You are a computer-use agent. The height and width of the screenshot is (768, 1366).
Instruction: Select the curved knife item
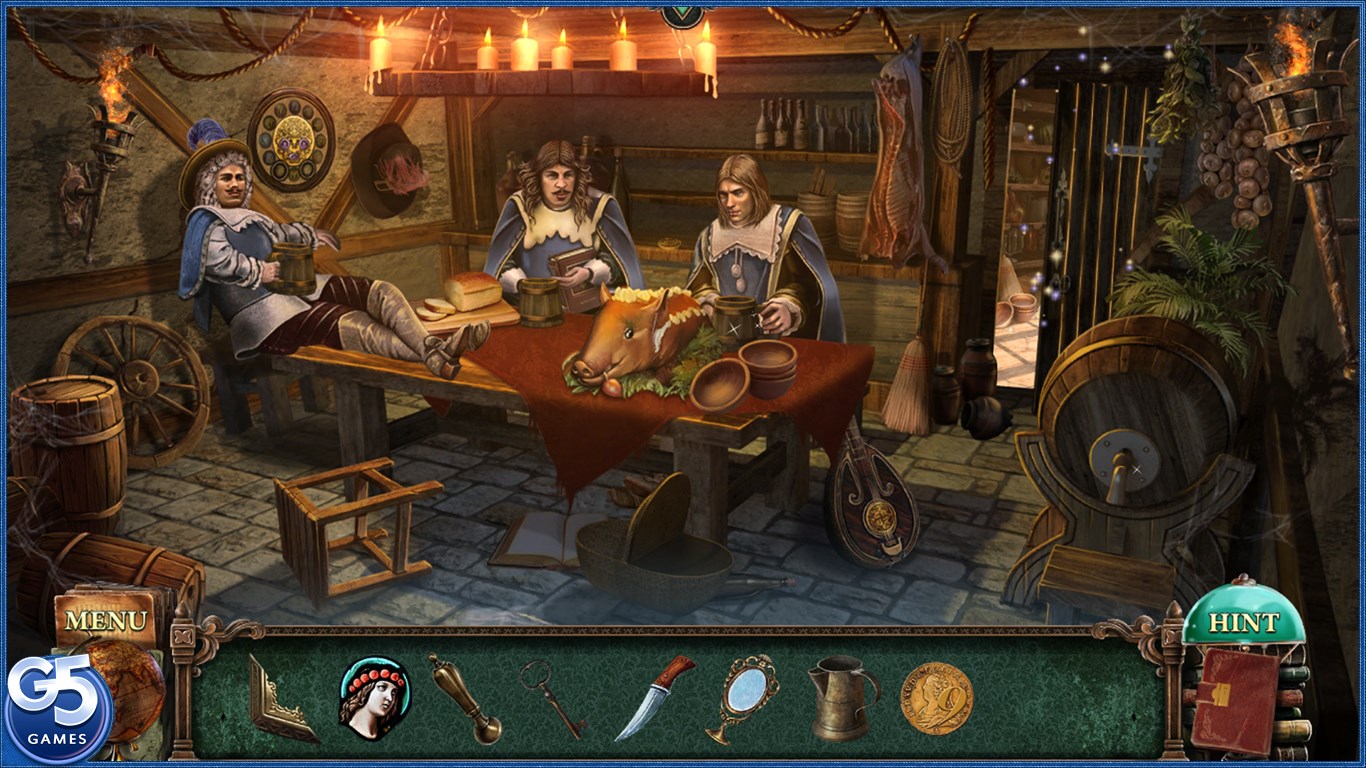coord(653,696)
